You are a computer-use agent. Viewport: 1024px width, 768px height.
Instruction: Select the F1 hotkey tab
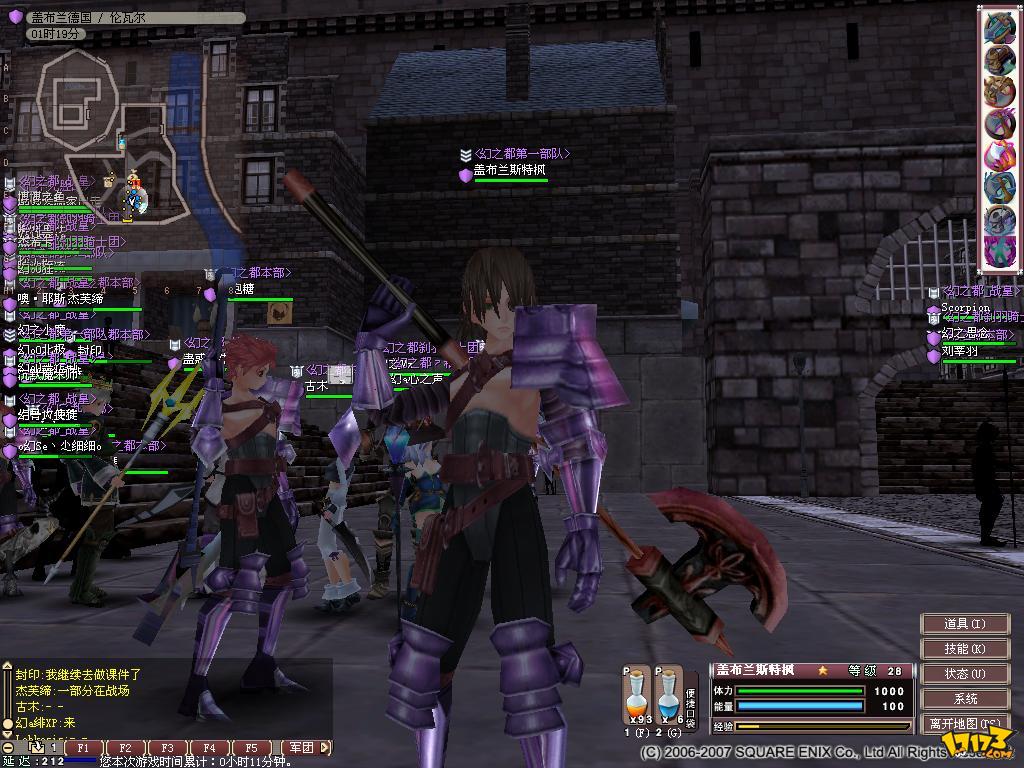84,747
